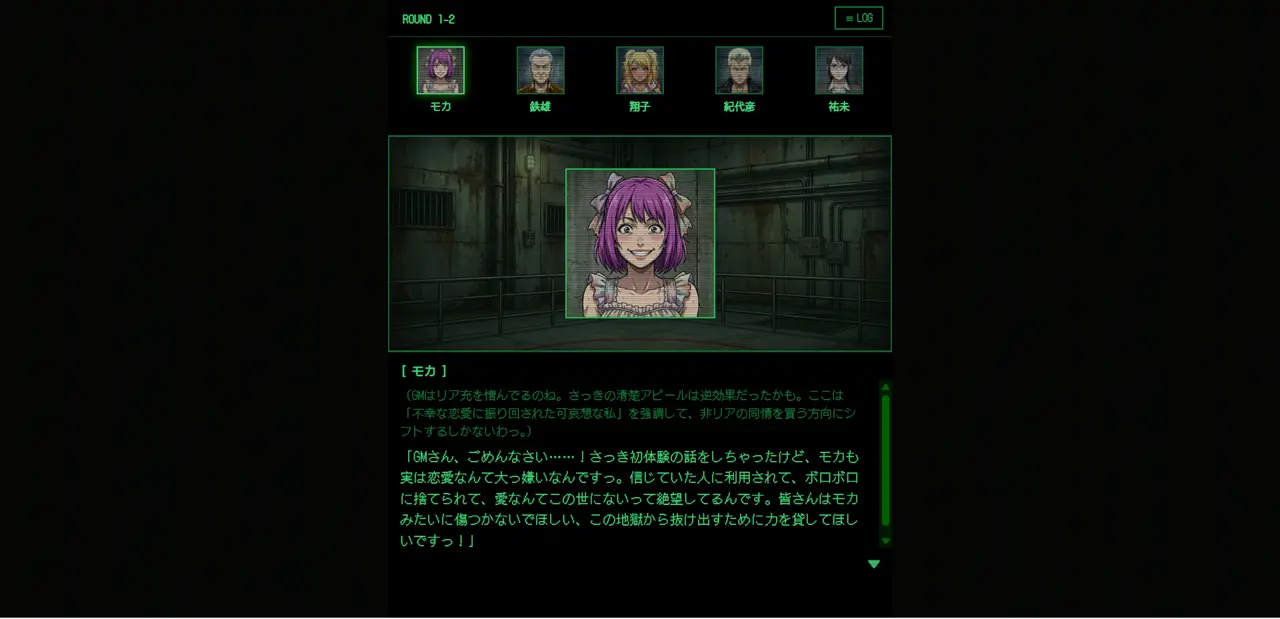Select Moka's purple-haired portrait
The height and width of the screenshot is (619, 1280).
coord(440,71)
